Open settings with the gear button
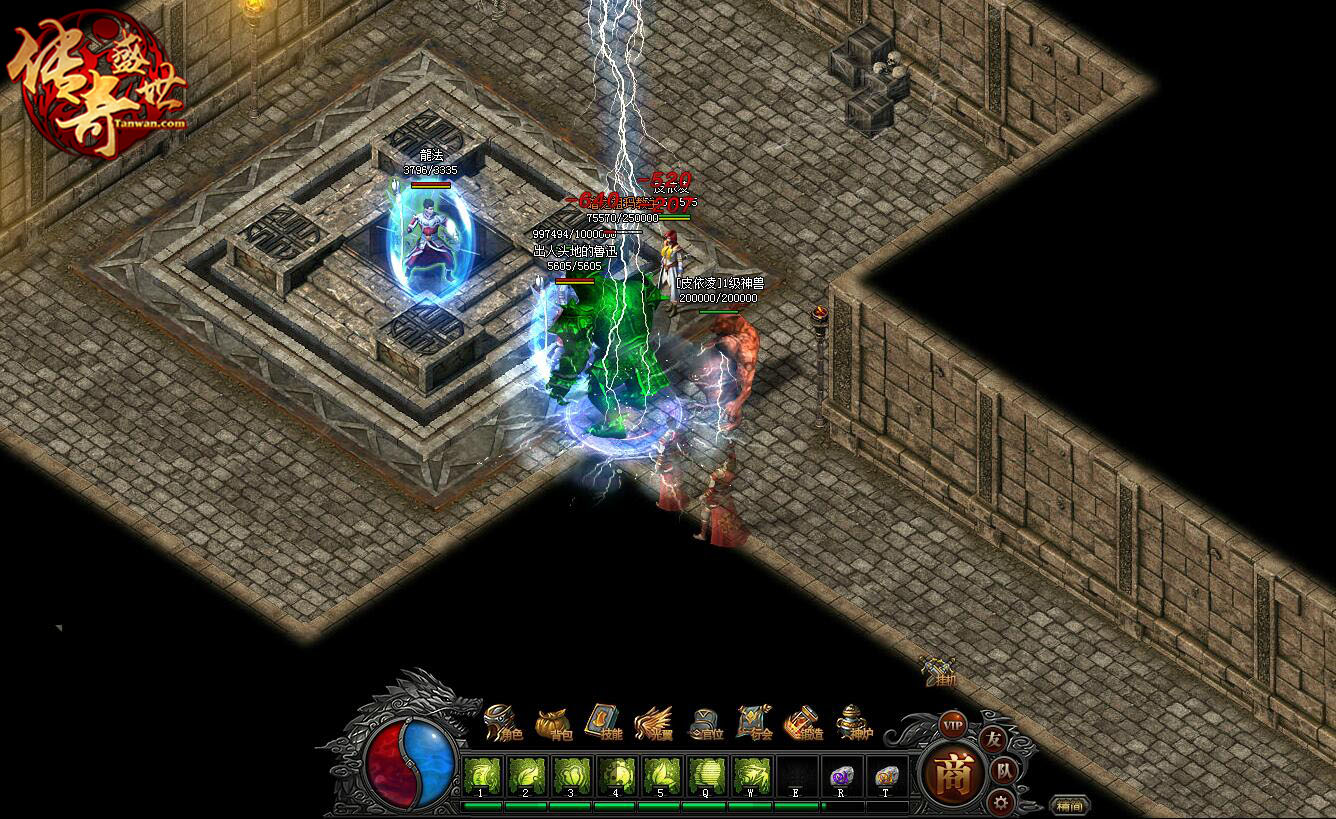This screenshot has height=819, width=1336. tap(999, 802)
